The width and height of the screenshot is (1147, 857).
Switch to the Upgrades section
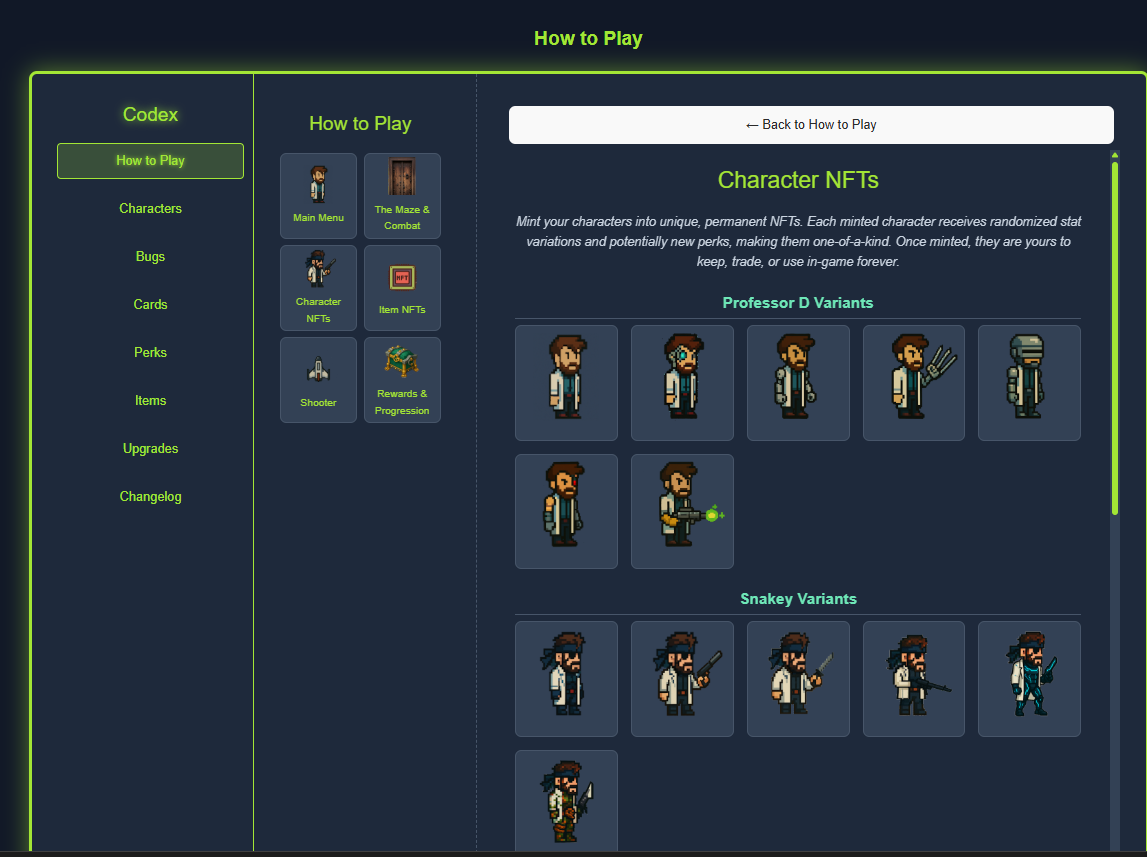150,449
